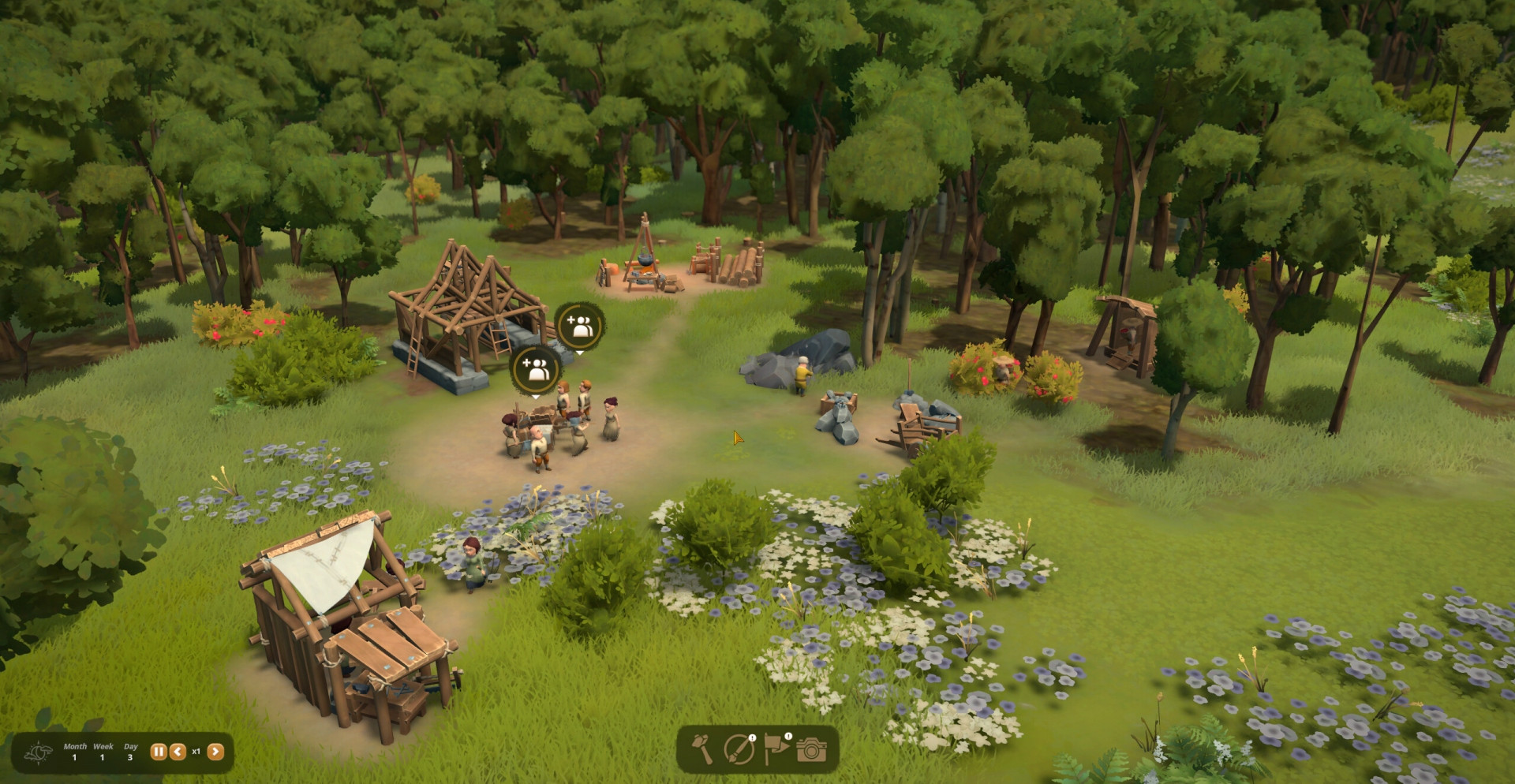Increase game speed with right arrow
Viewport: 1515px width, 784px height.
point(215,752)
